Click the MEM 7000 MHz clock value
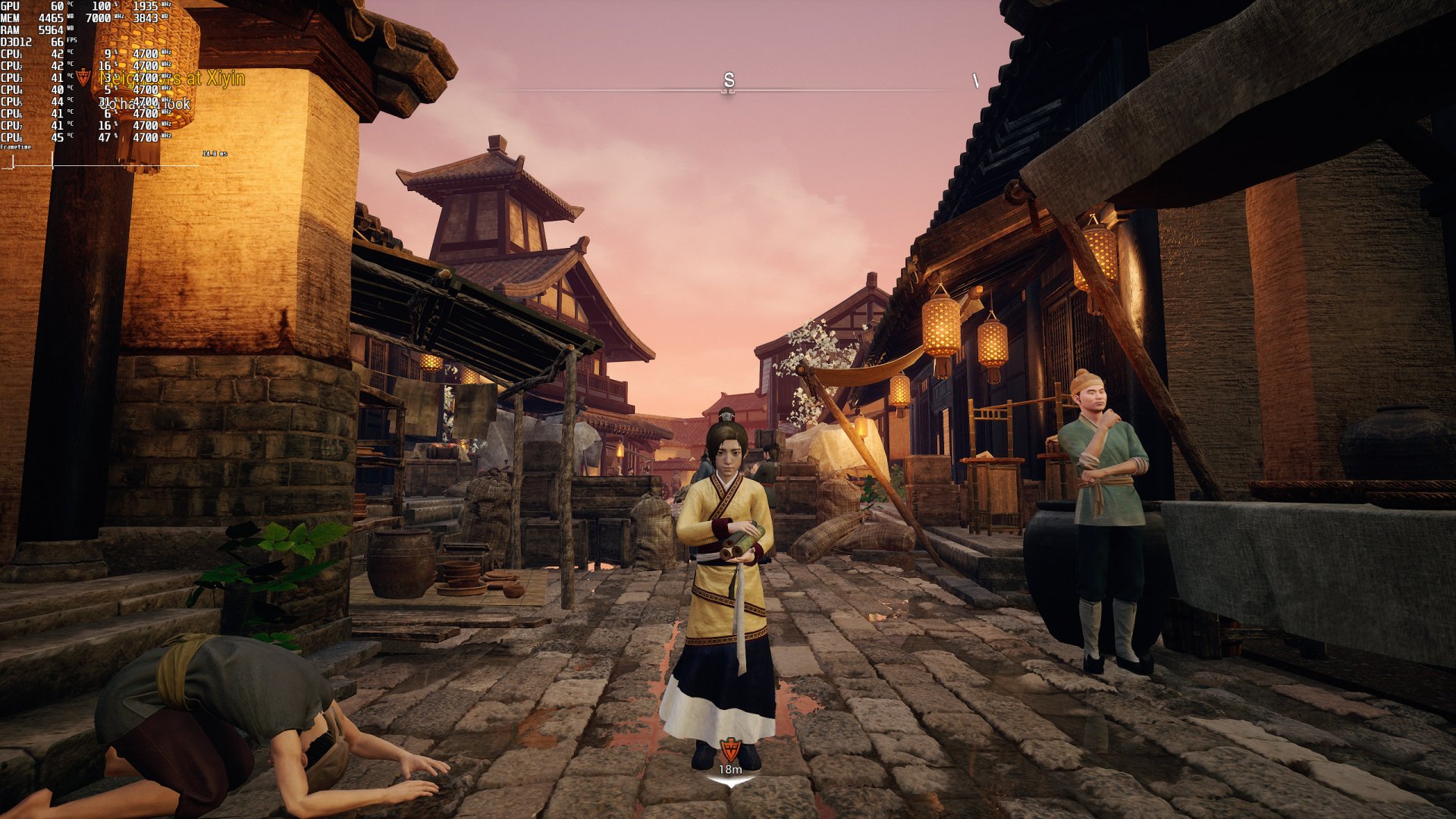Image resolution: width=1456 pixels, height=819 pixels. (x=97, y=18)
